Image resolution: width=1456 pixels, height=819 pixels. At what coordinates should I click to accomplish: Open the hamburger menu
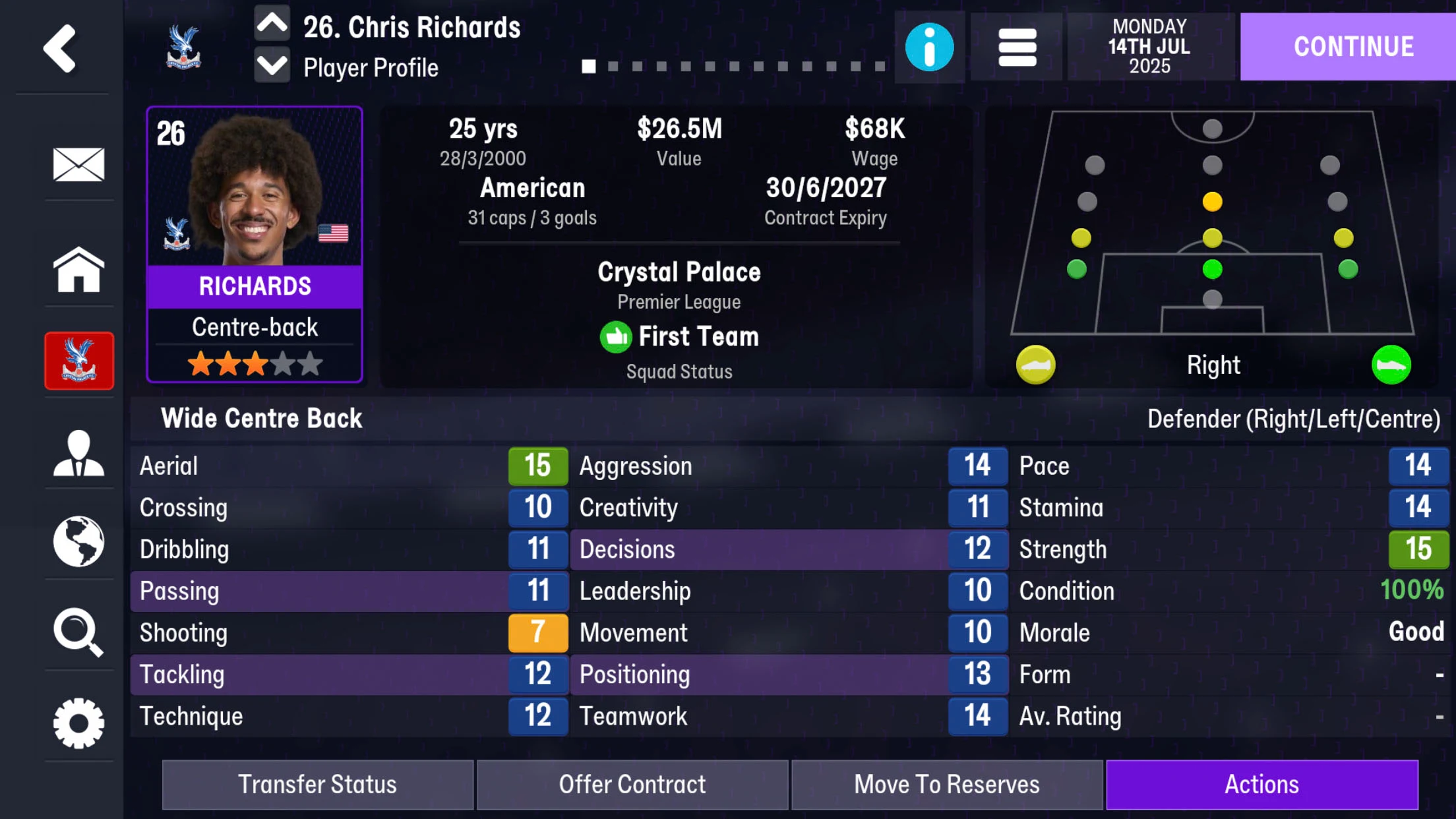(x=1016, y=47)
